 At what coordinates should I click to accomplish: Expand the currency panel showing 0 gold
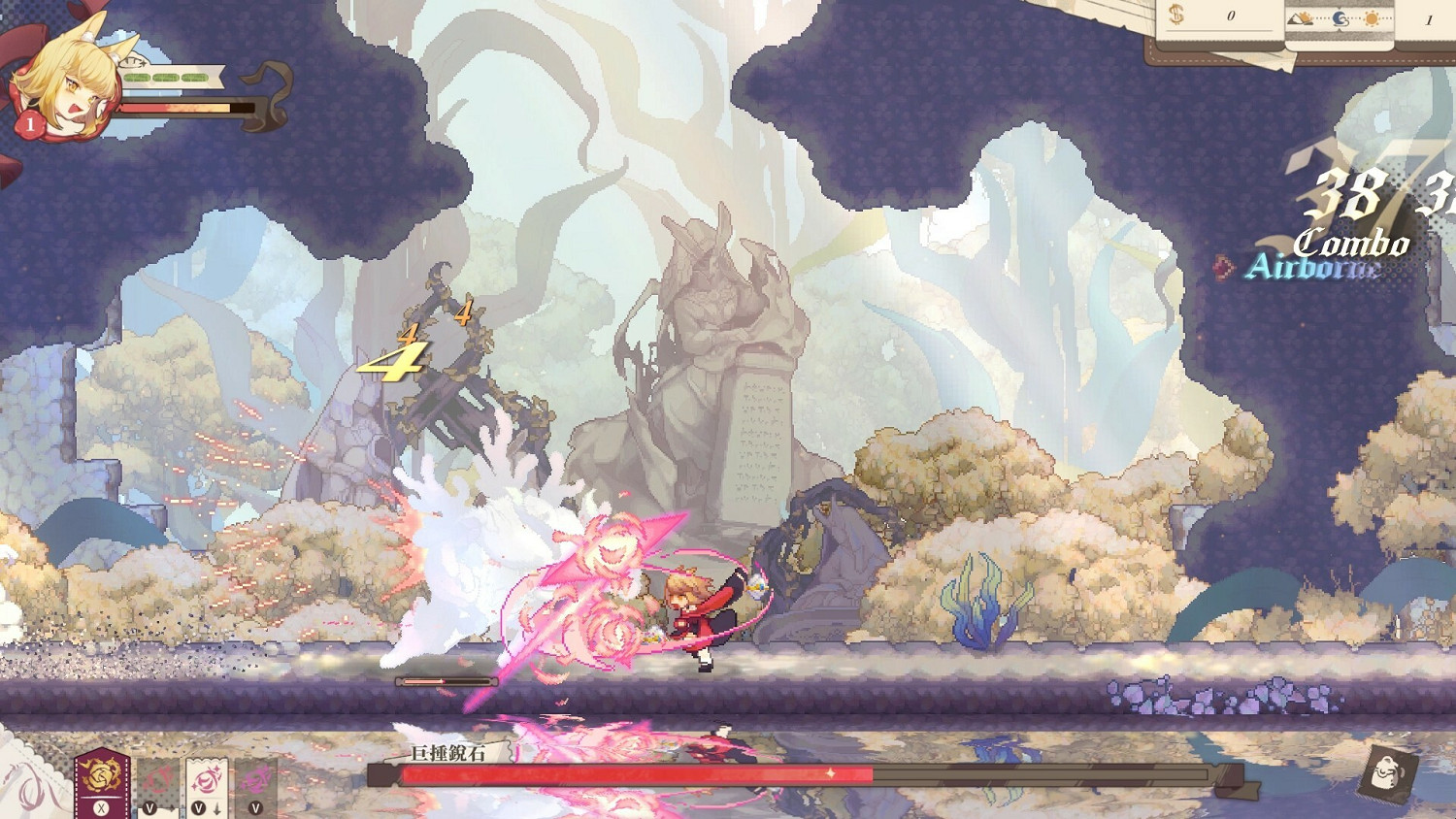click(1231, 15)
